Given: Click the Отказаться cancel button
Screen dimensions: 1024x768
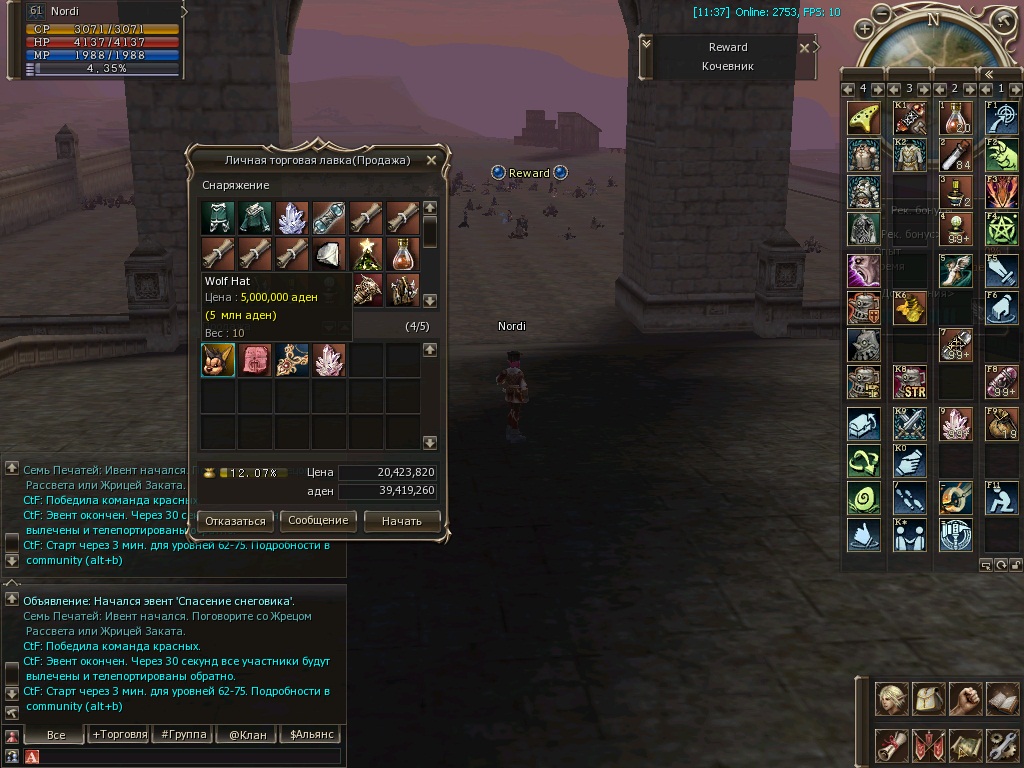Looking at the screenshot, I should 236,521.
